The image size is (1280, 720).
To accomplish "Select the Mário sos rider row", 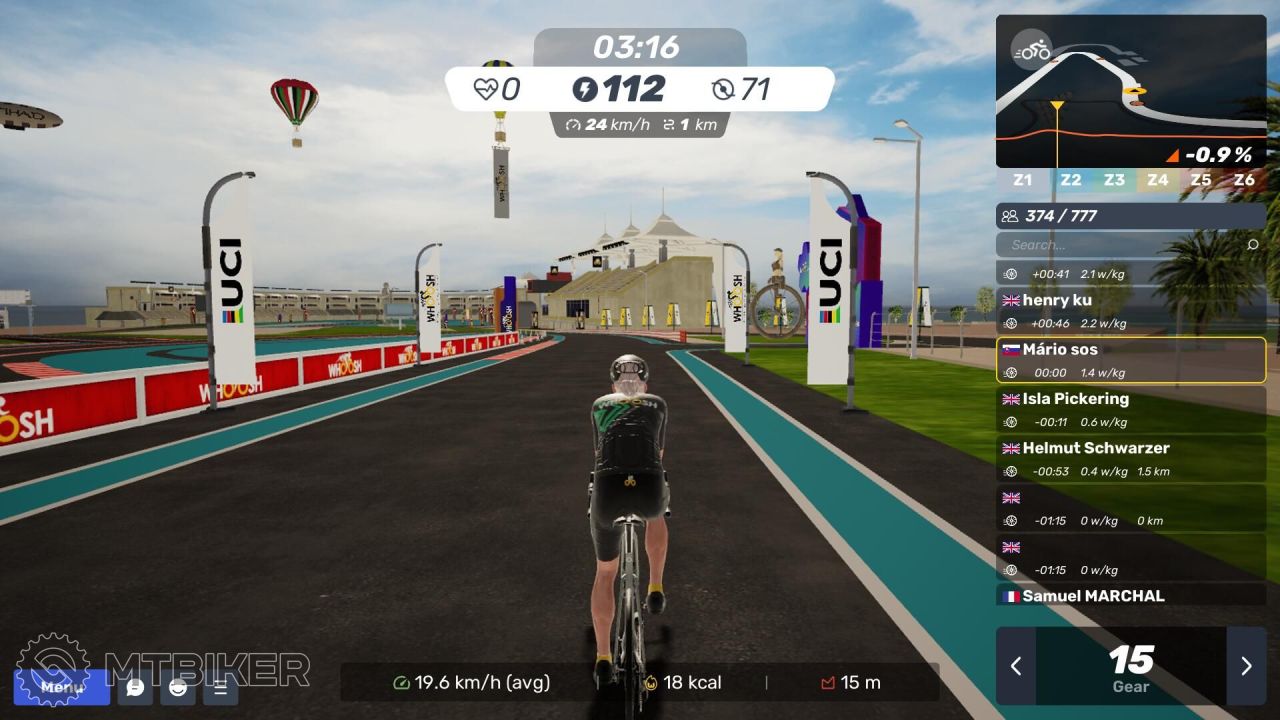I will [x=1131, y=360].
